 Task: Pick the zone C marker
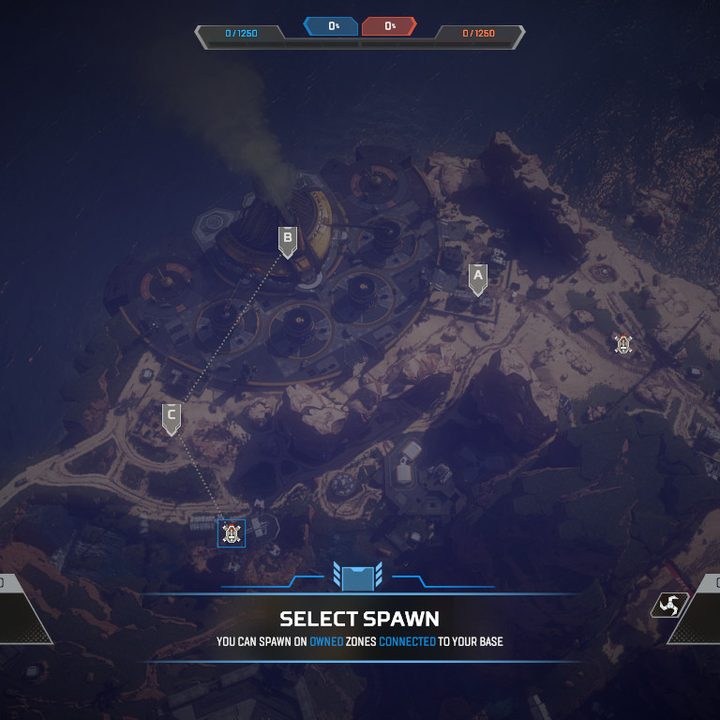[x=171, y=417]
